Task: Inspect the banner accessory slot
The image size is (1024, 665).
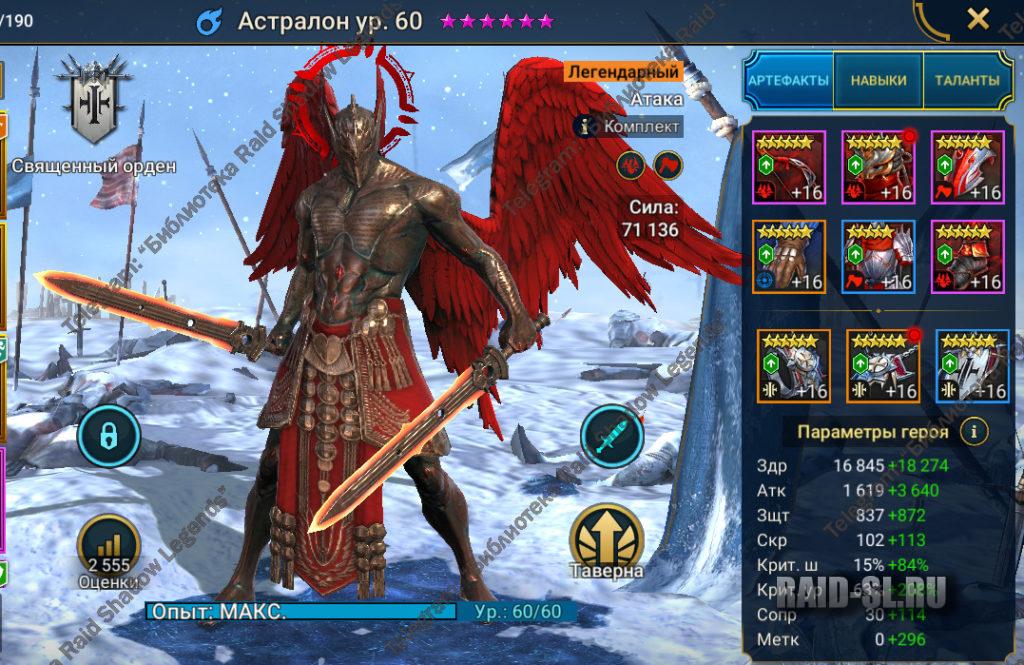Action: pyautogui.click(x=972, y=366)
